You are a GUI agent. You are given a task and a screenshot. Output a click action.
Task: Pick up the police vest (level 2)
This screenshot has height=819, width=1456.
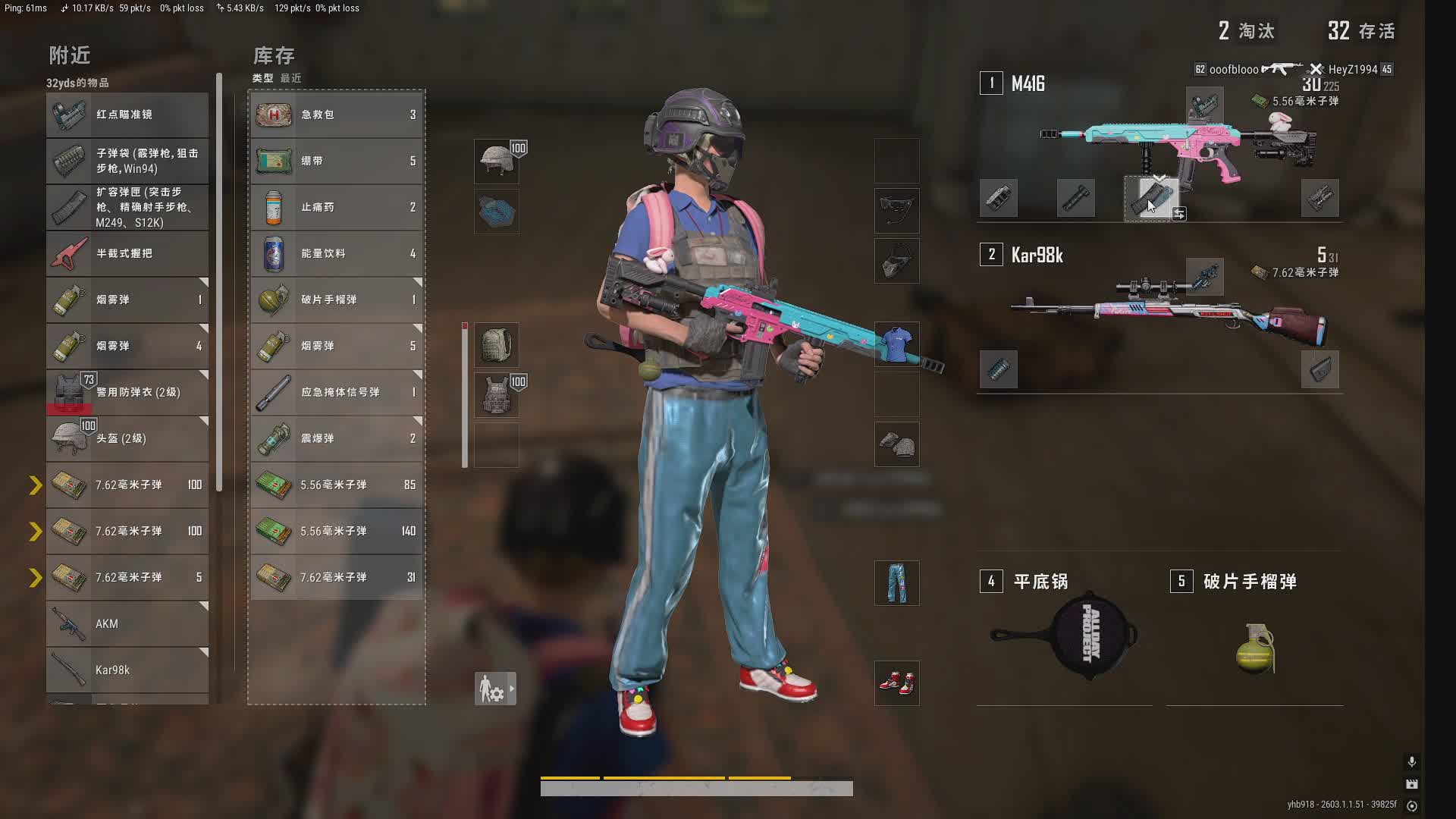127,392
